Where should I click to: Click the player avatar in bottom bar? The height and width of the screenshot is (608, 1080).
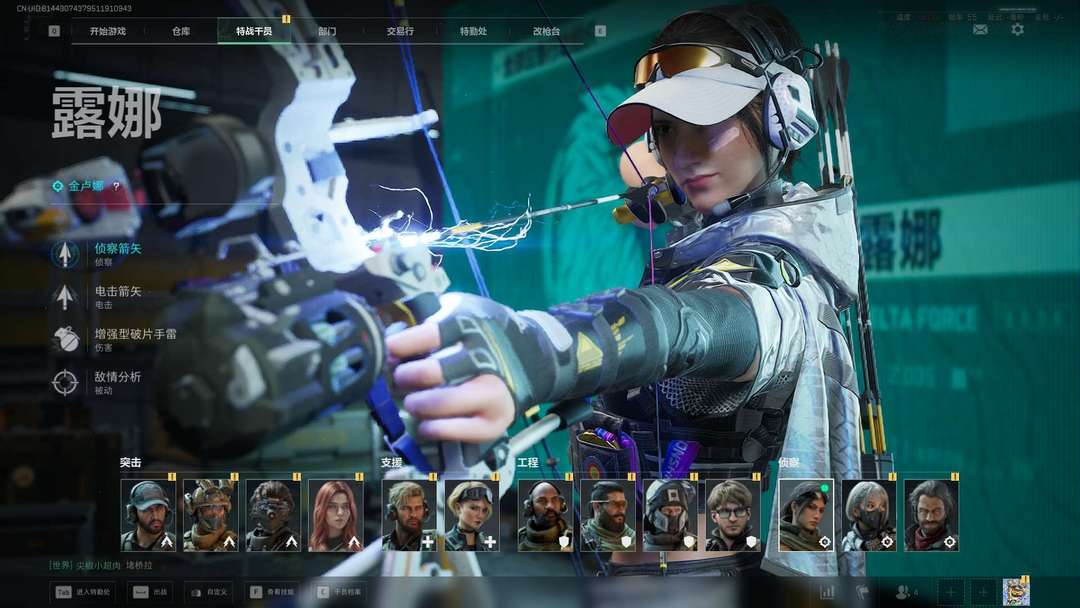pyautogui.click(x=1016, y=591)
